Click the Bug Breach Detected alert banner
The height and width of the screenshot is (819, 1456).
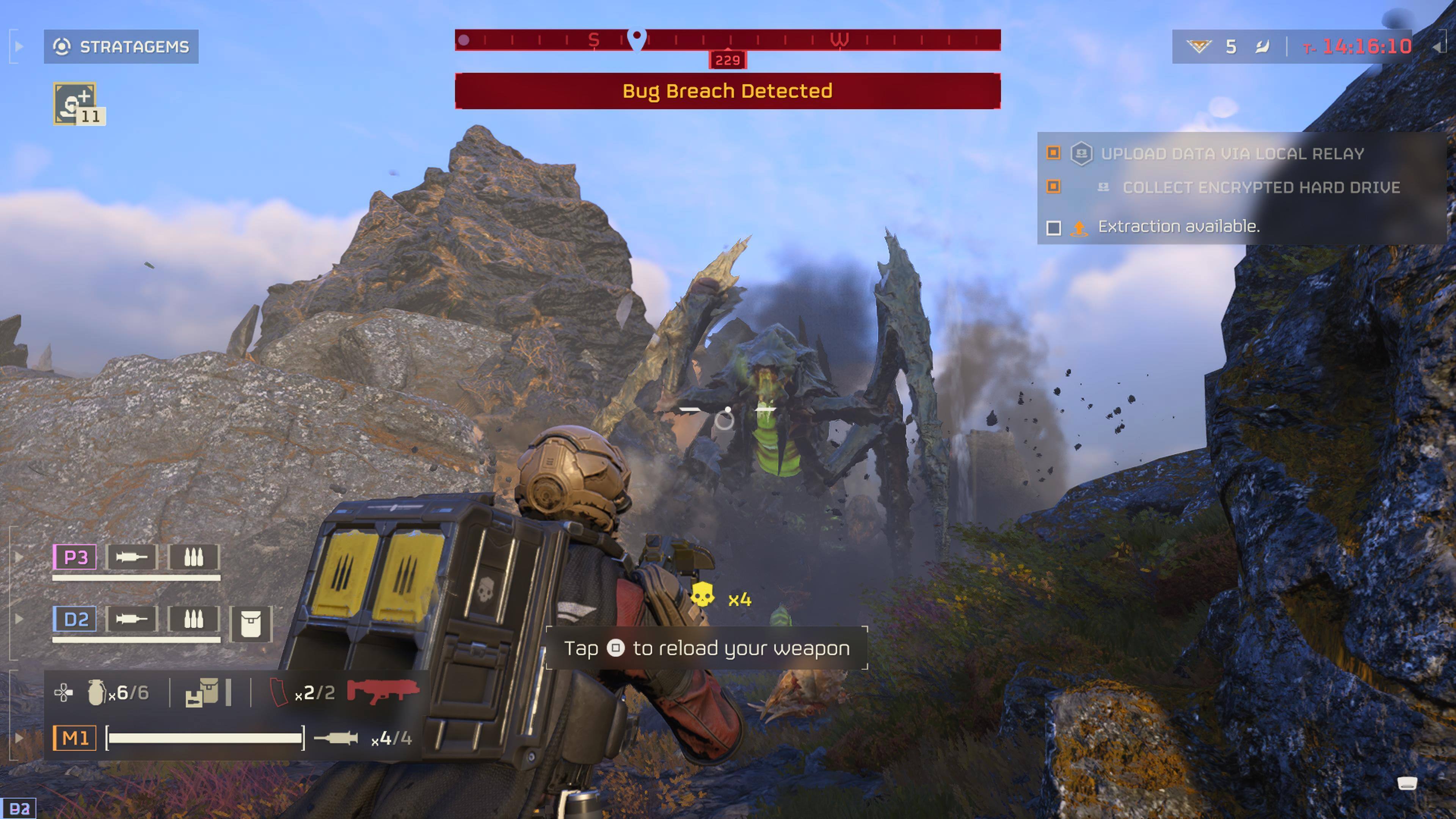[x=728, y=91]
